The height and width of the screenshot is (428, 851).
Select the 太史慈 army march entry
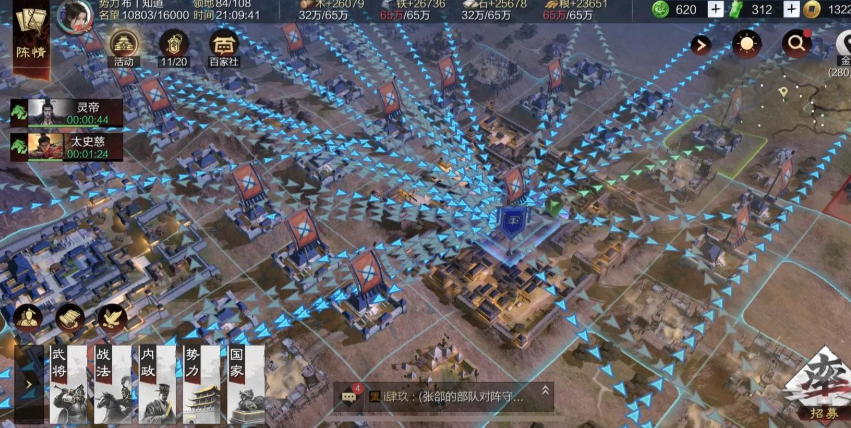[x=67, y=147]
